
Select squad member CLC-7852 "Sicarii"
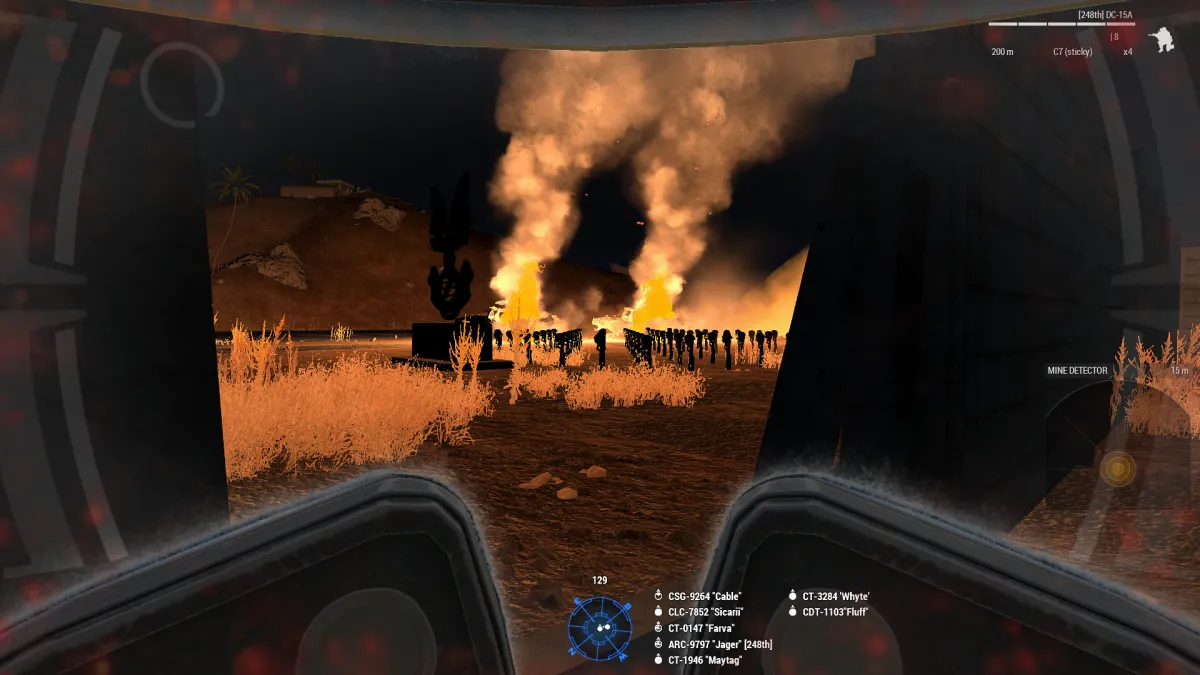click(706, 612)
